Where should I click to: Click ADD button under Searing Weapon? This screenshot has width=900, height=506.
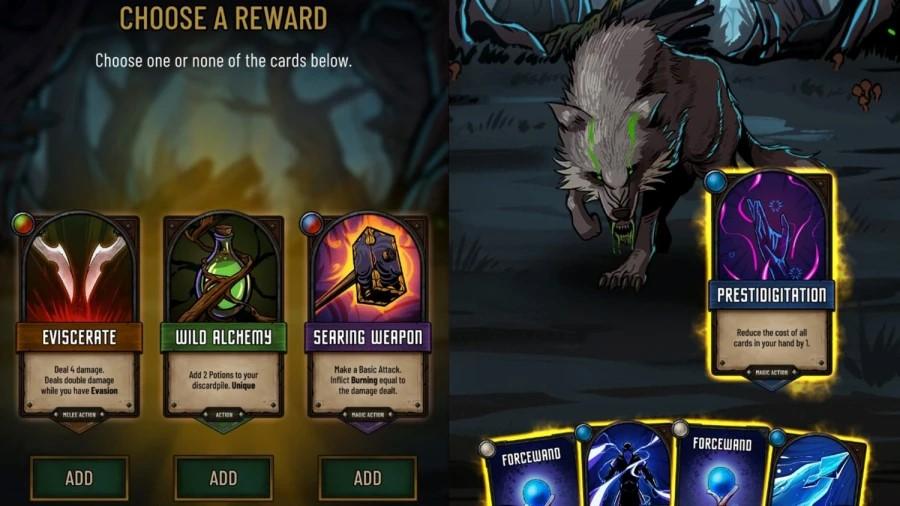click(367, 477)
